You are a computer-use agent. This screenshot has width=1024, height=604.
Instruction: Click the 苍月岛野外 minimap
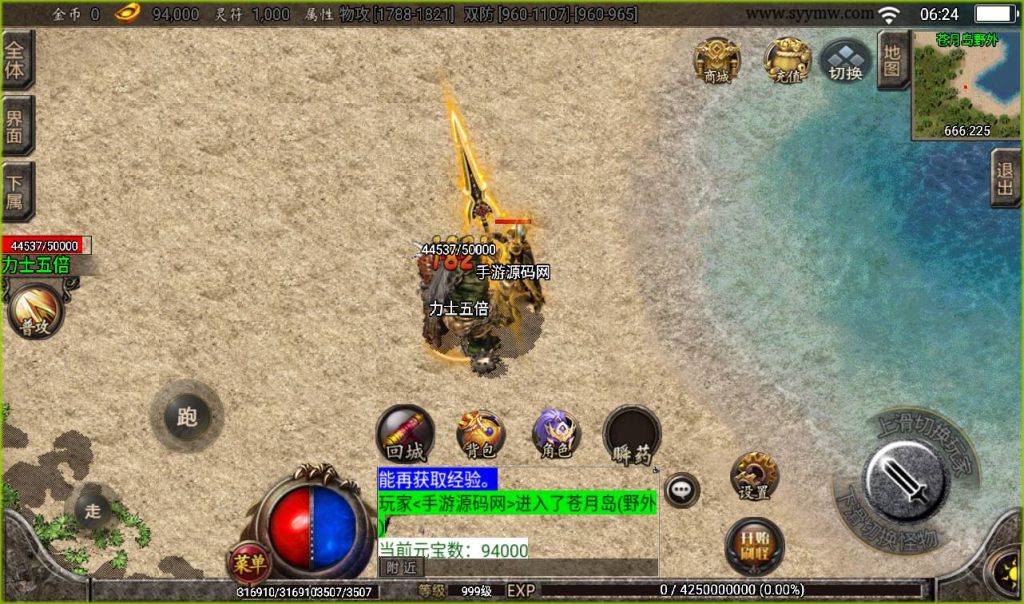(966, 84)
